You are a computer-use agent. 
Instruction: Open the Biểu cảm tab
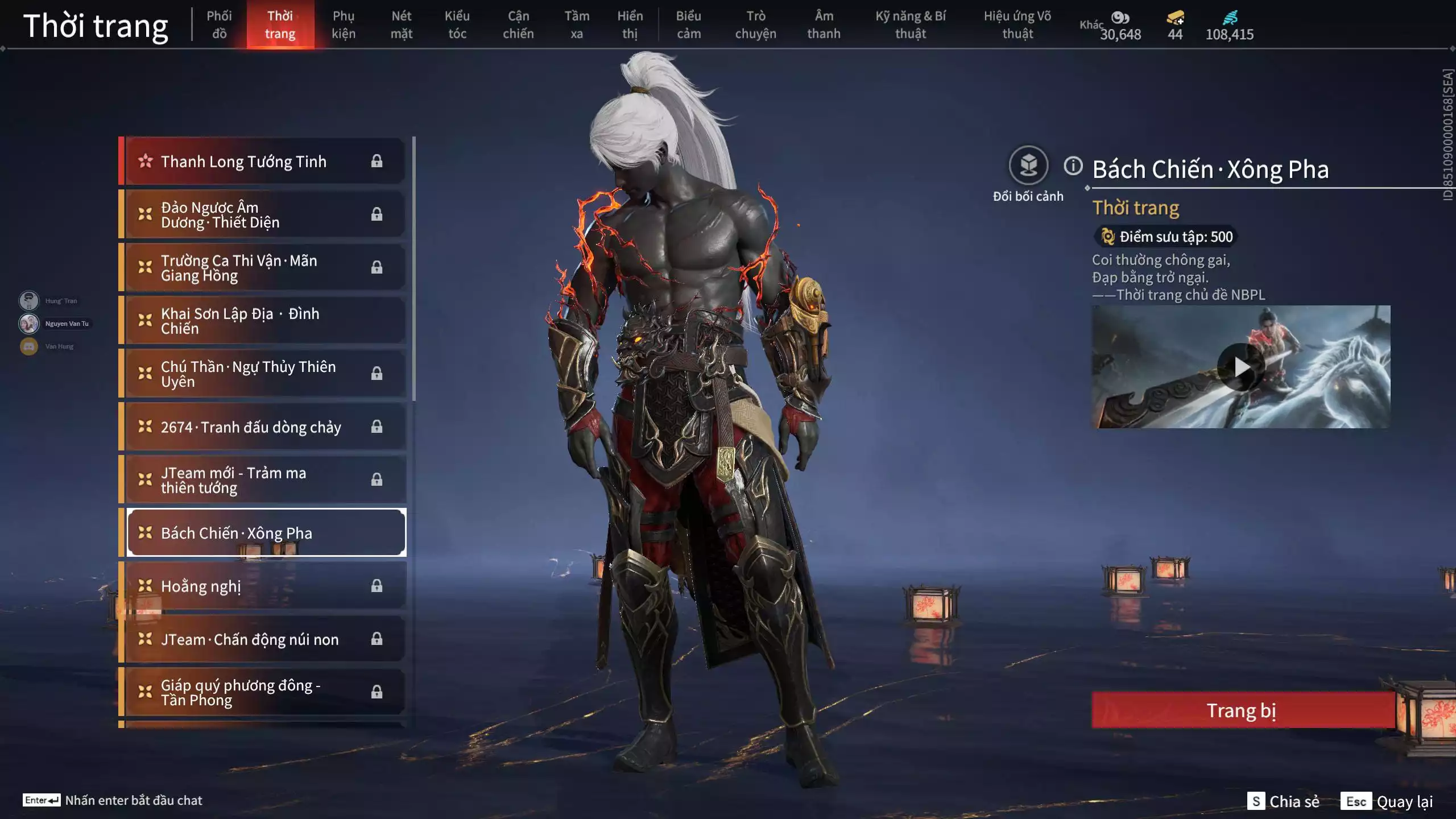688,25
